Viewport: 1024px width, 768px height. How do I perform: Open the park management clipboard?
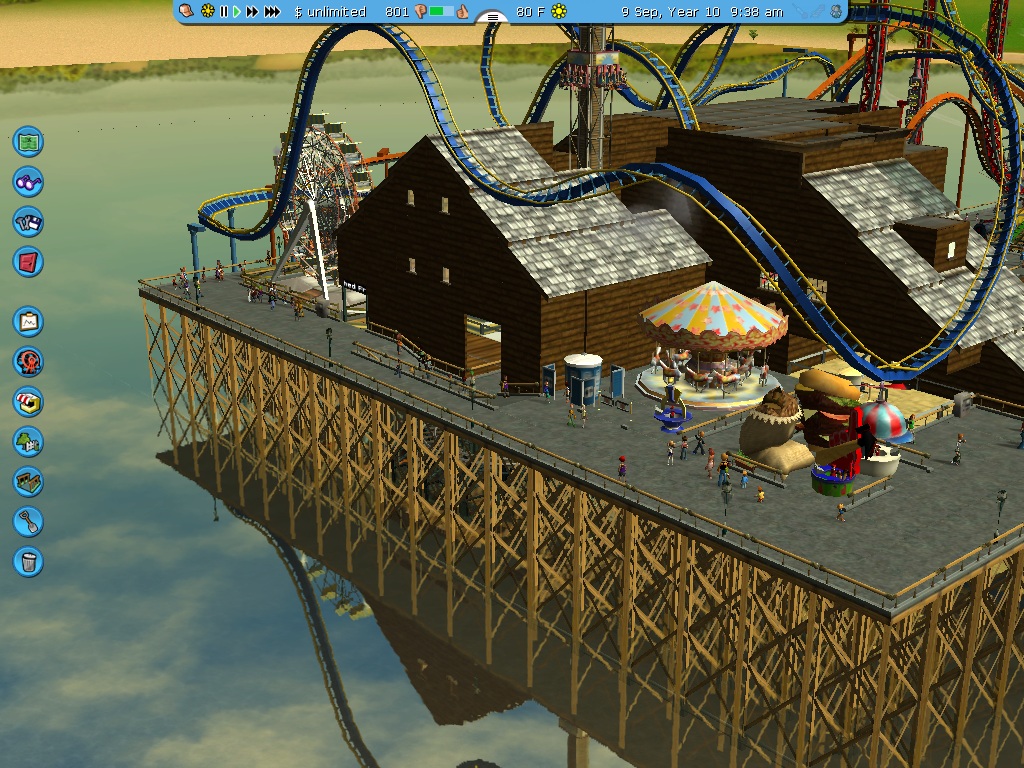[29, 321]
